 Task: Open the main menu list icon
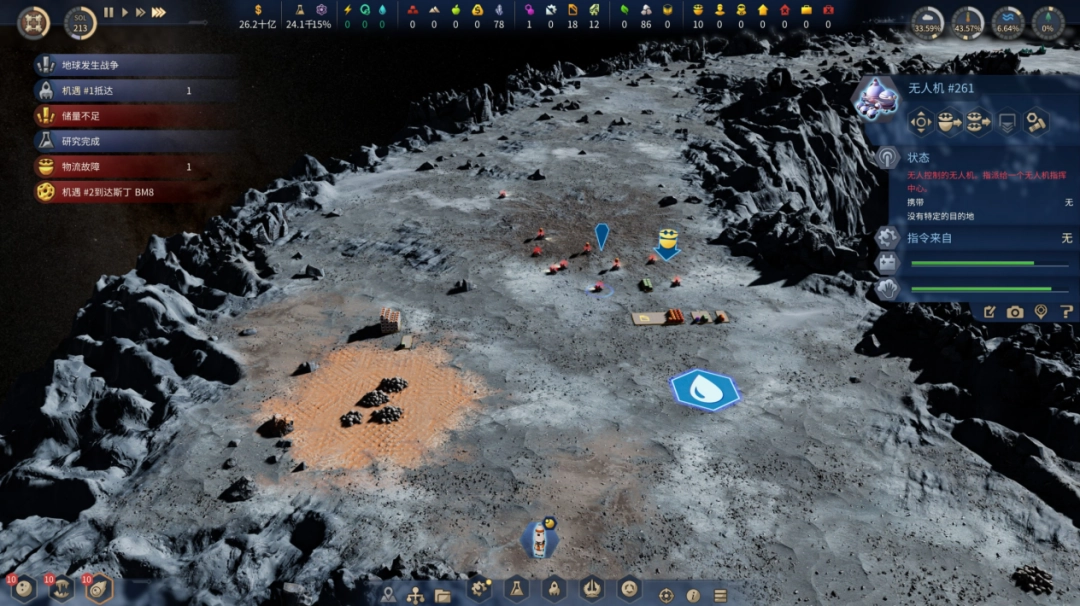coord(720,595)
